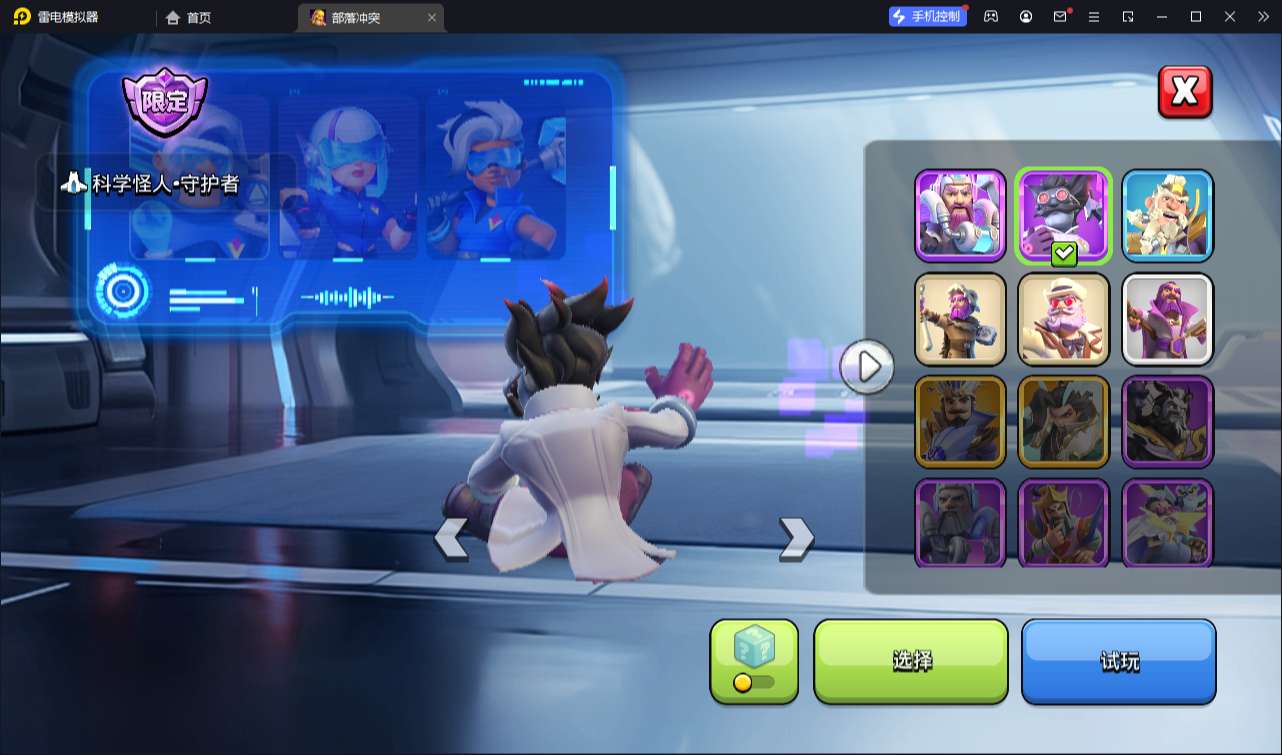Choose the red-eyed skin with white hat
The image size is (1282, 755).
[x=1063, y=318]
